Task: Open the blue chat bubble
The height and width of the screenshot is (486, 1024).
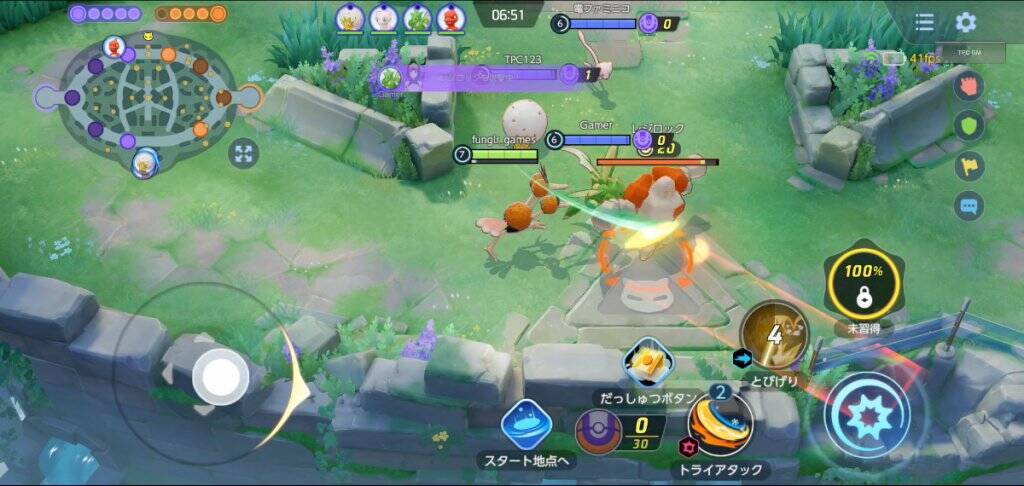Action: [x=969, y=206]
